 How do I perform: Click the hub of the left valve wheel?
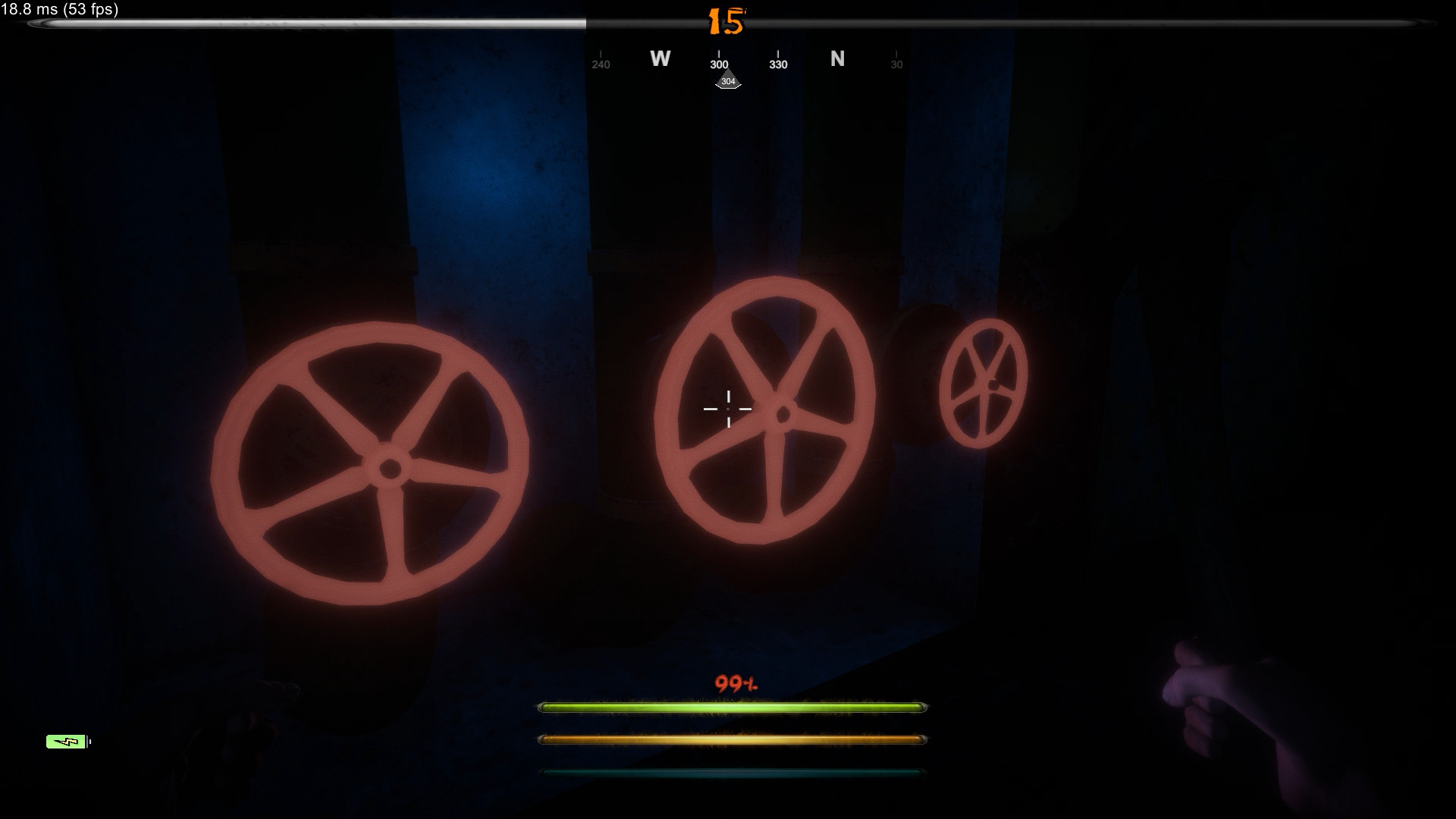[x=389, y=466]
